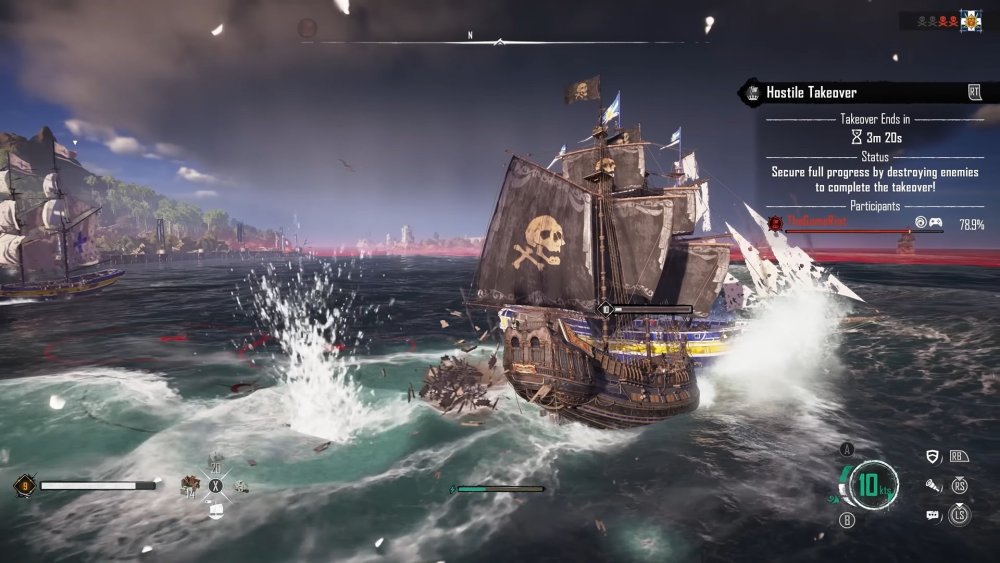1000x563 pixels.
Task: Pick the right-hand item on the quick wheel
Action: tap(240, 486)
